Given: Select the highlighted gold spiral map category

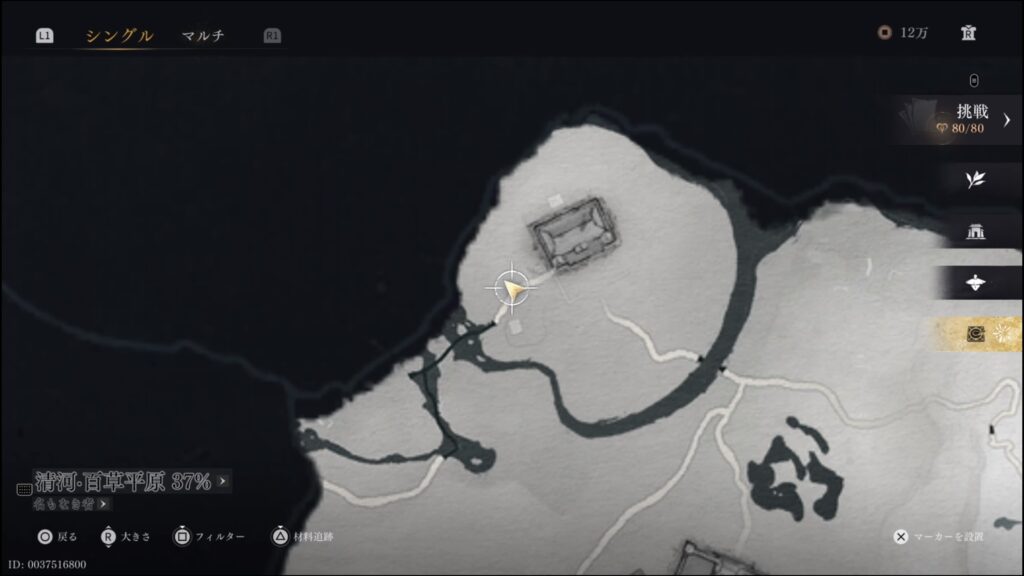Looking at the screenshot, I should (976, 334).
